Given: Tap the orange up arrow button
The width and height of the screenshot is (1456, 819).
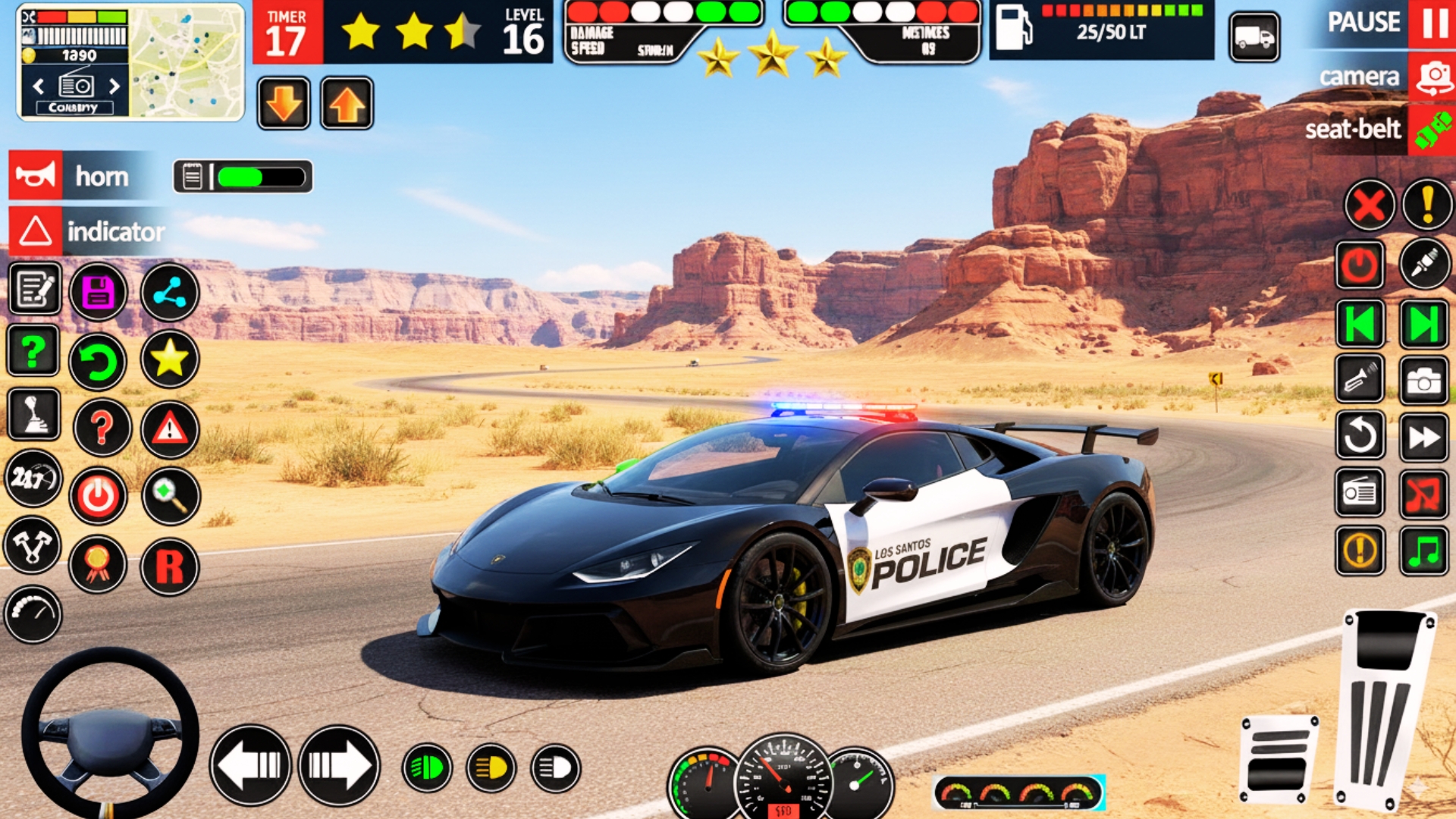Looking at the screenshot, I should pos(347,104).
